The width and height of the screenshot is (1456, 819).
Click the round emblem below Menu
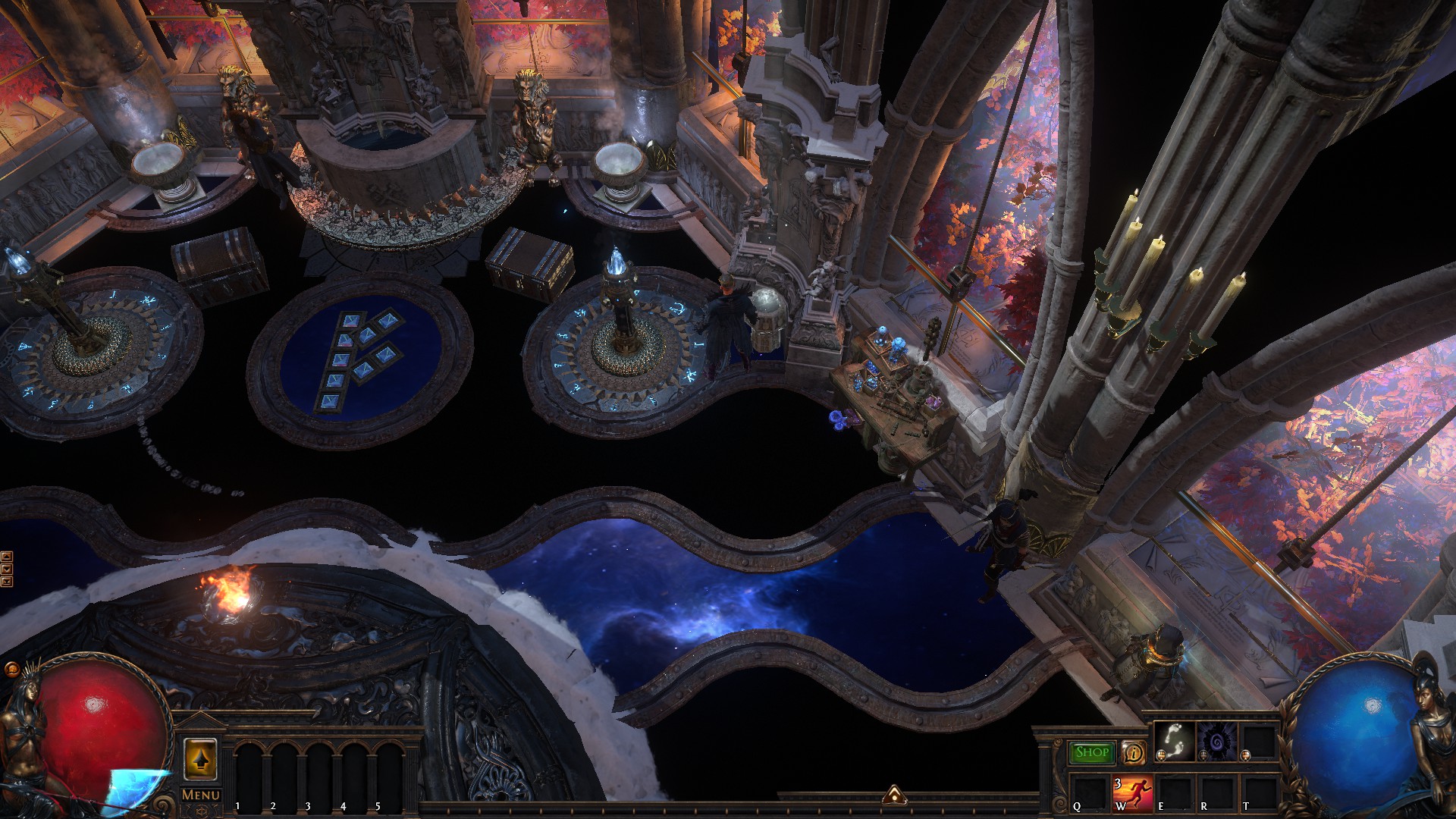[200, 811]
